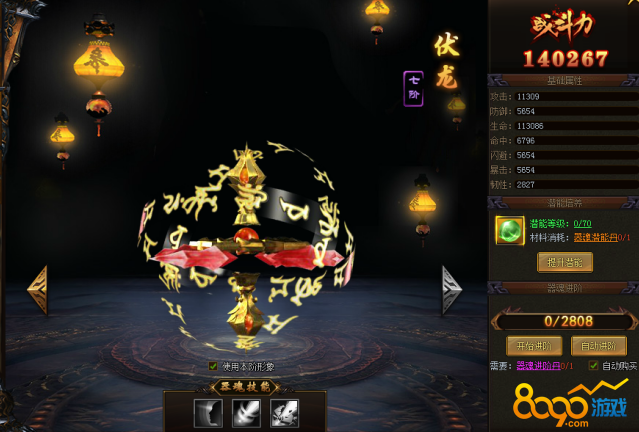Toggle the 使用本阶形象 appearance checkbox
The width and height of the screenshot is (639, 432).
(213, 366)
